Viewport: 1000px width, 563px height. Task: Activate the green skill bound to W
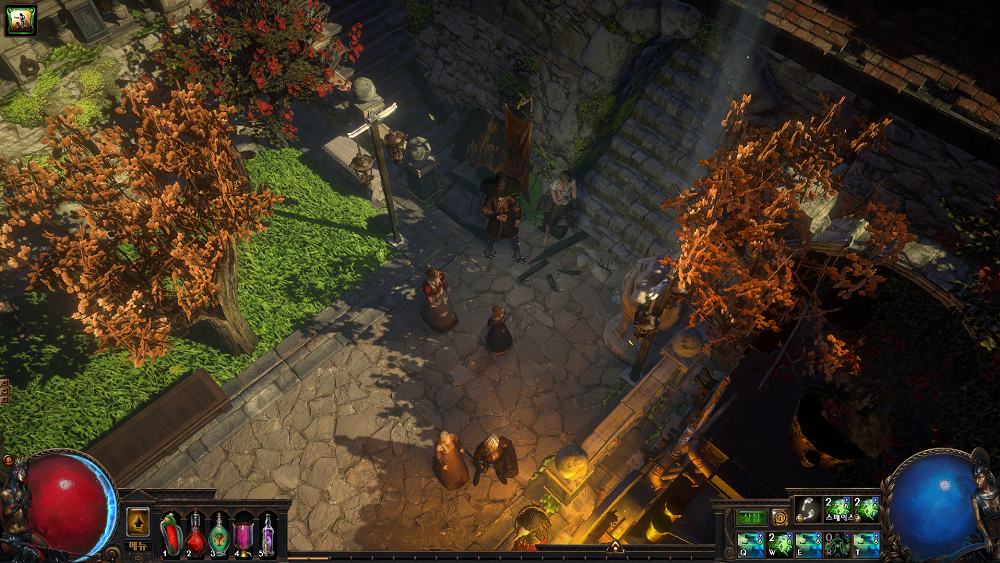click(x=780, y=544)
